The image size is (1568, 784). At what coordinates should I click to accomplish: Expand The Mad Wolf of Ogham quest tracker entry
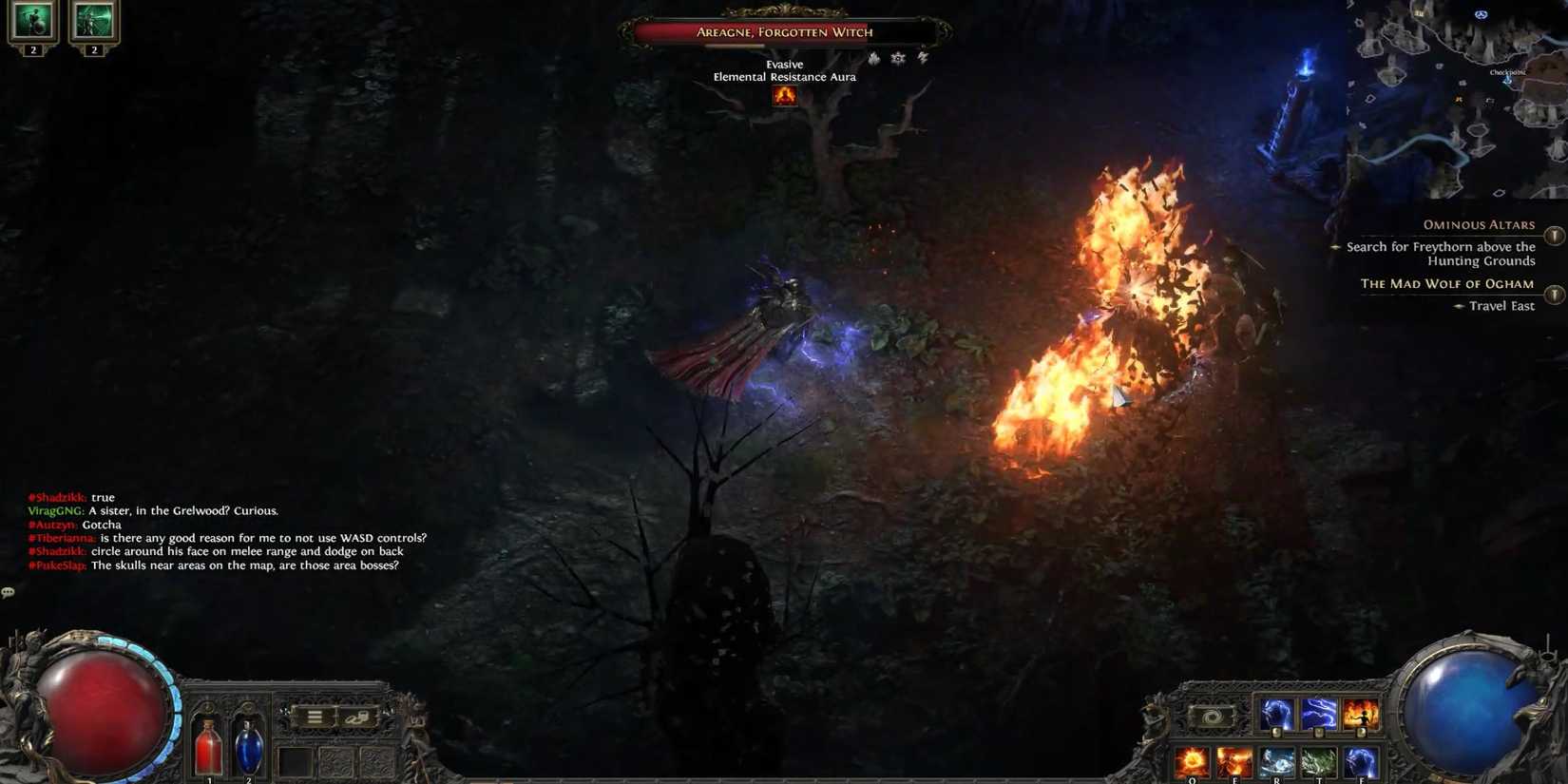[1555, 295]
